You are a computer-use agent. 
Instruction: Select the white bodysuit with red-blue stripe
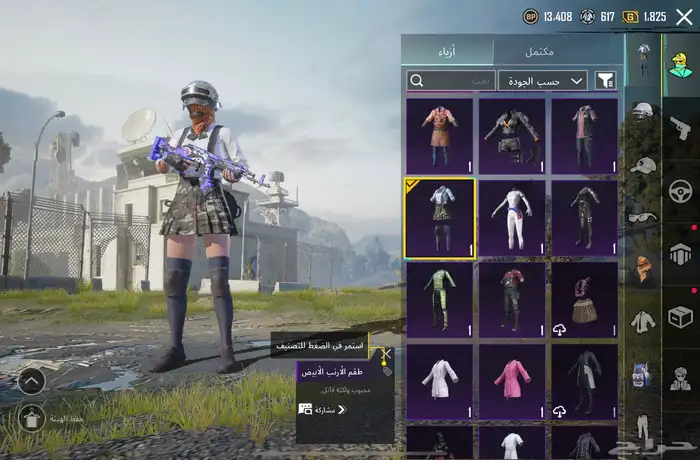point(511,218)
